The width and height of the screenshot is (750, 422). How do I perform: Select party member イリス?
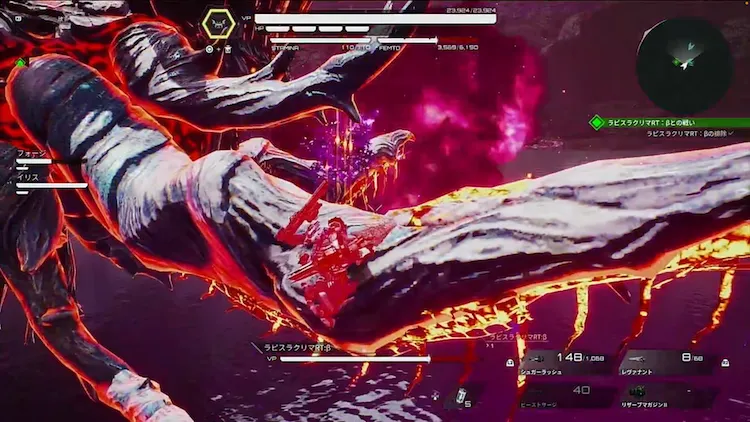point(28,177)
